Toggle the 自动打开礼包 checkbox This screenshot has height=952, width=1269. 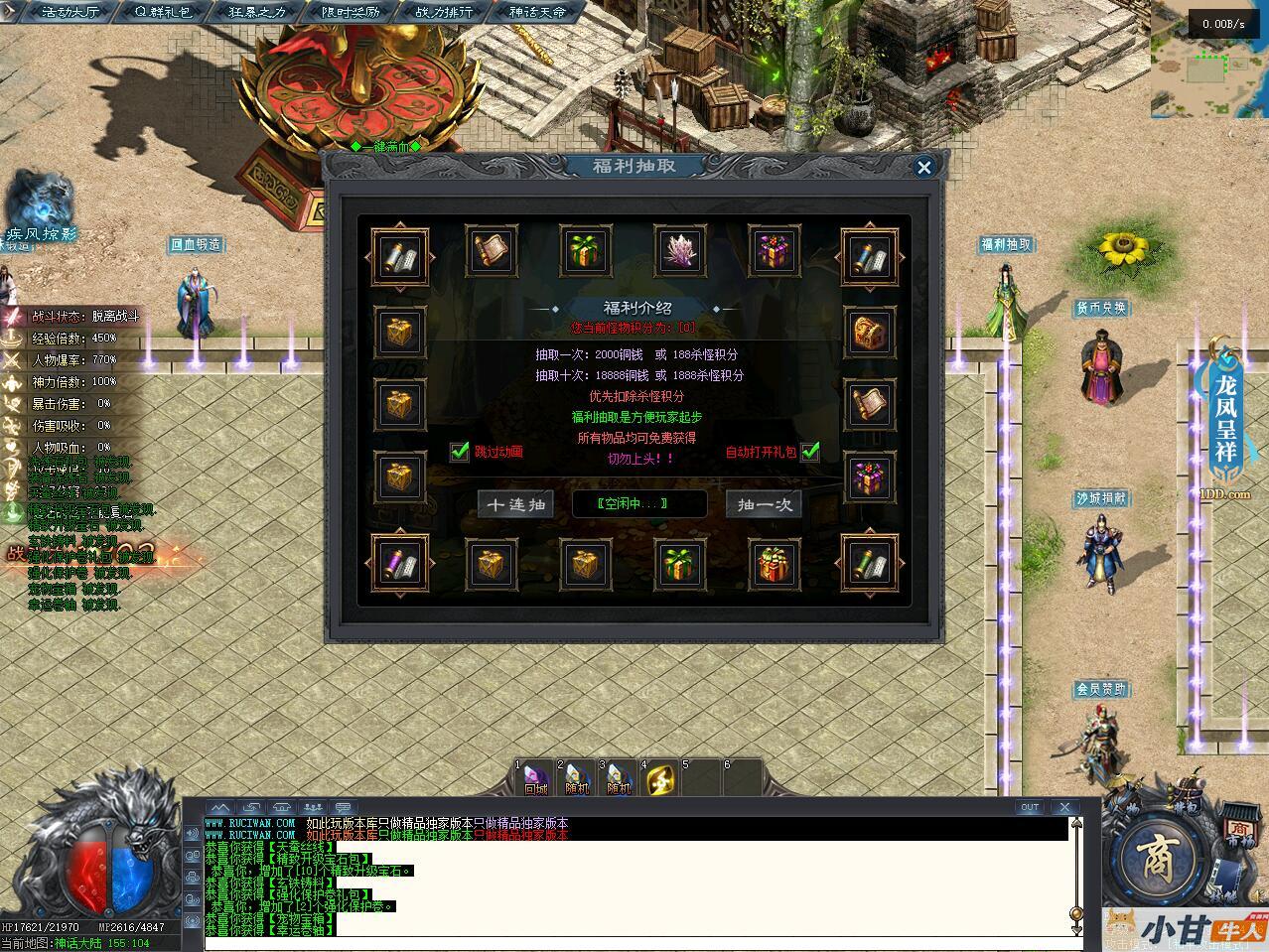pyautogui.click(x=810, y=452)
